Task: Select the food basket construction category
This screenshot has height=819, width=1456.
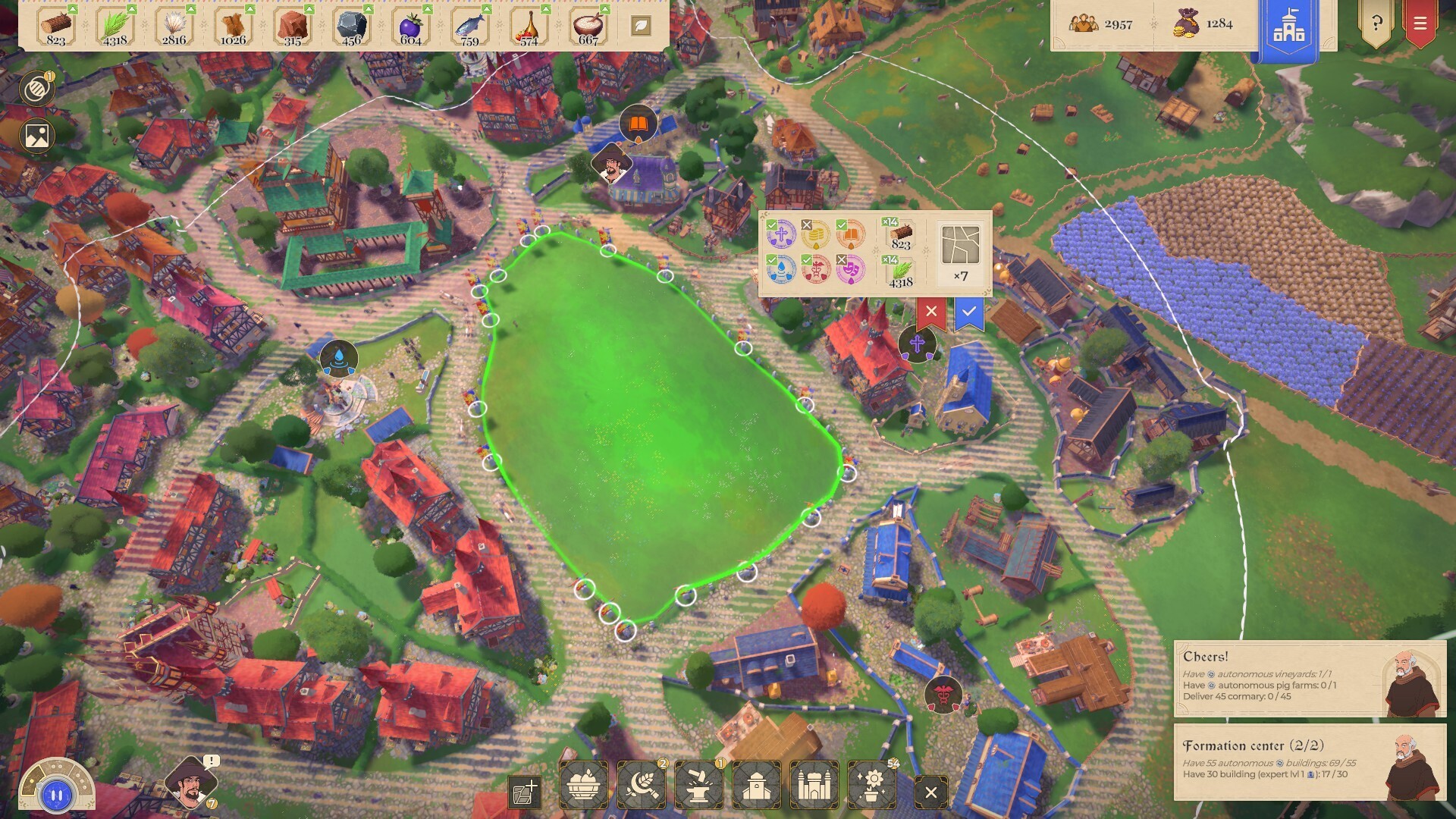Action: tap(582, 787)
